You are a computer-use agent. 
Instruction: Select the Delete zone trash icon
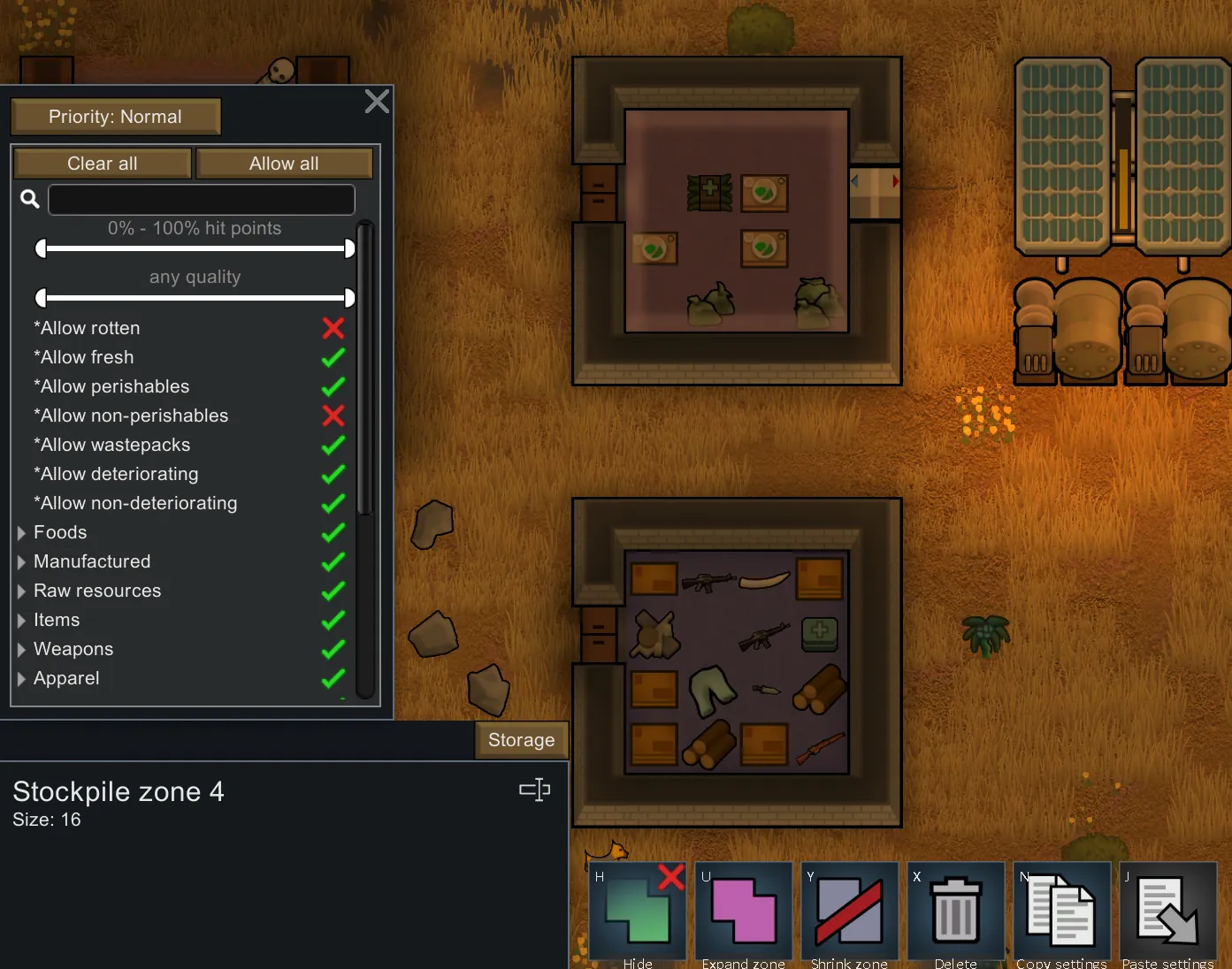point(956,911)
